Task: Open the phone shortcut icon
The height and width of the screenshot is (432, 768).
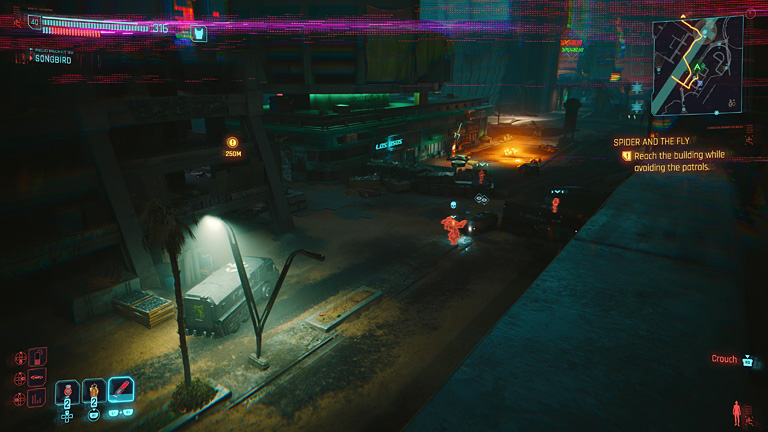Action: tap(38, 357)
